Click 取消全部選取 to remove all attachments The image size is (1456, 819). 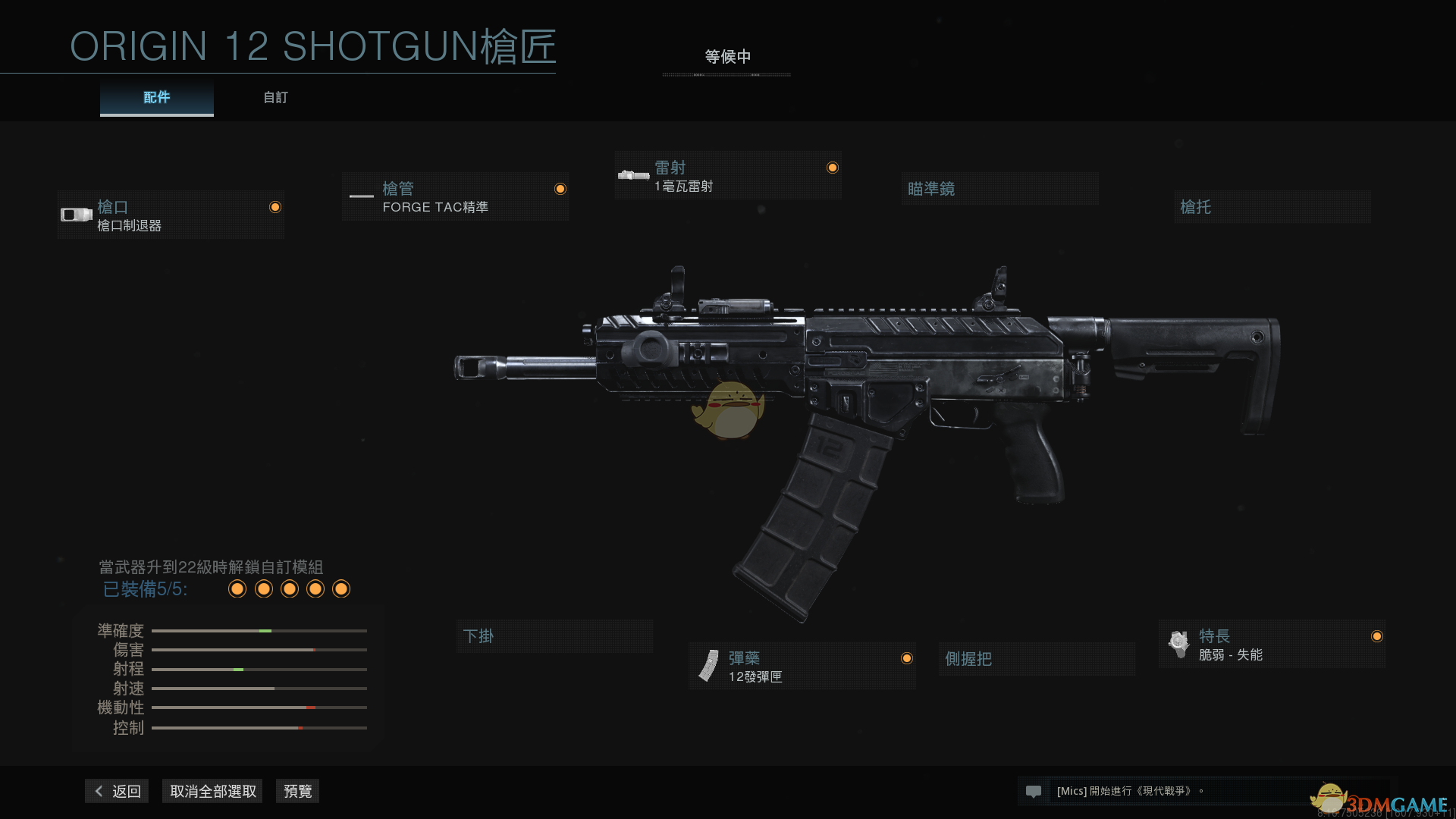point(212,791)
